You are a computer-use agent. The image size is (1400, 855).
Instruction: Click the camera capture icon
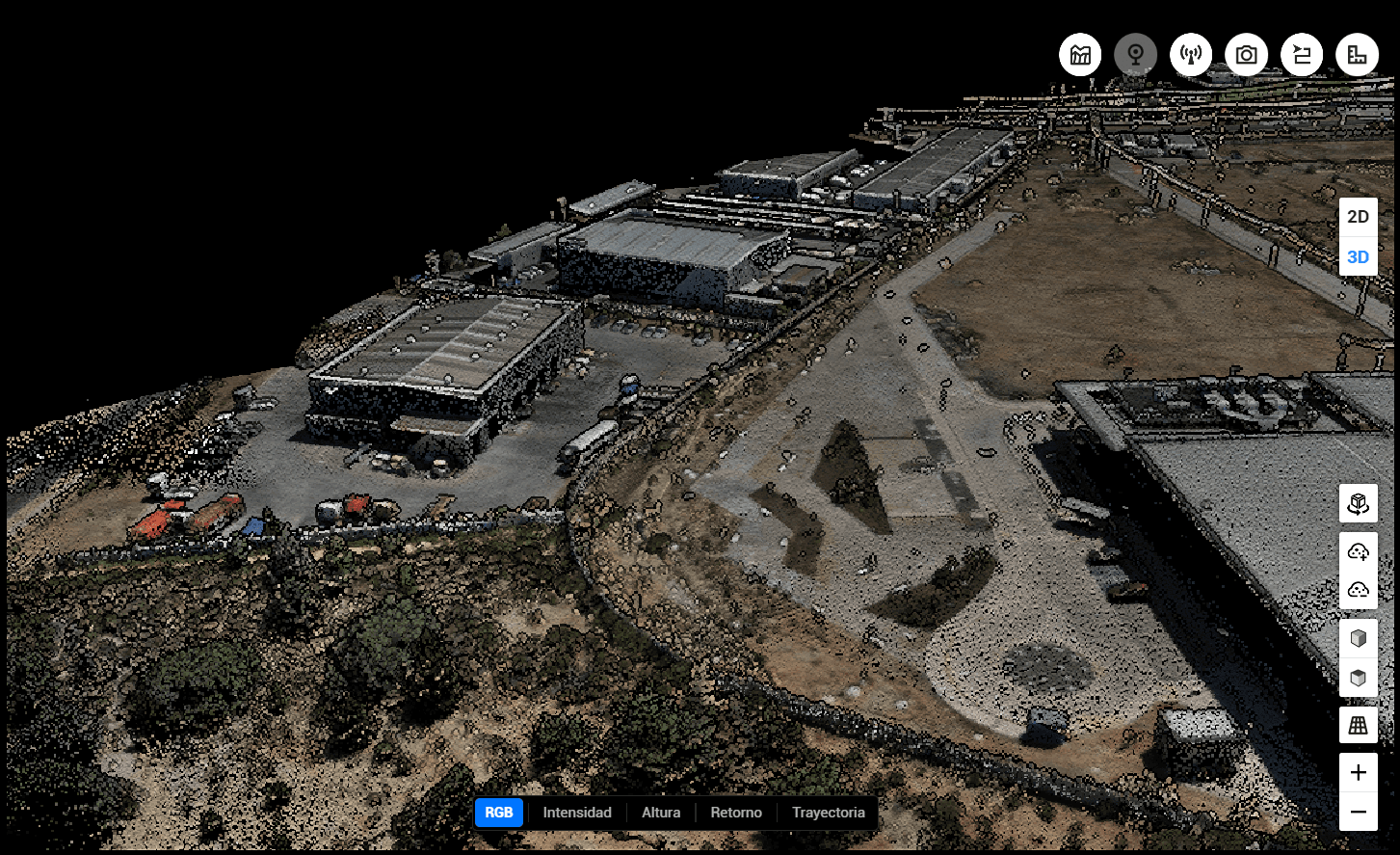pyautogui.click(x=1247, y=55)
